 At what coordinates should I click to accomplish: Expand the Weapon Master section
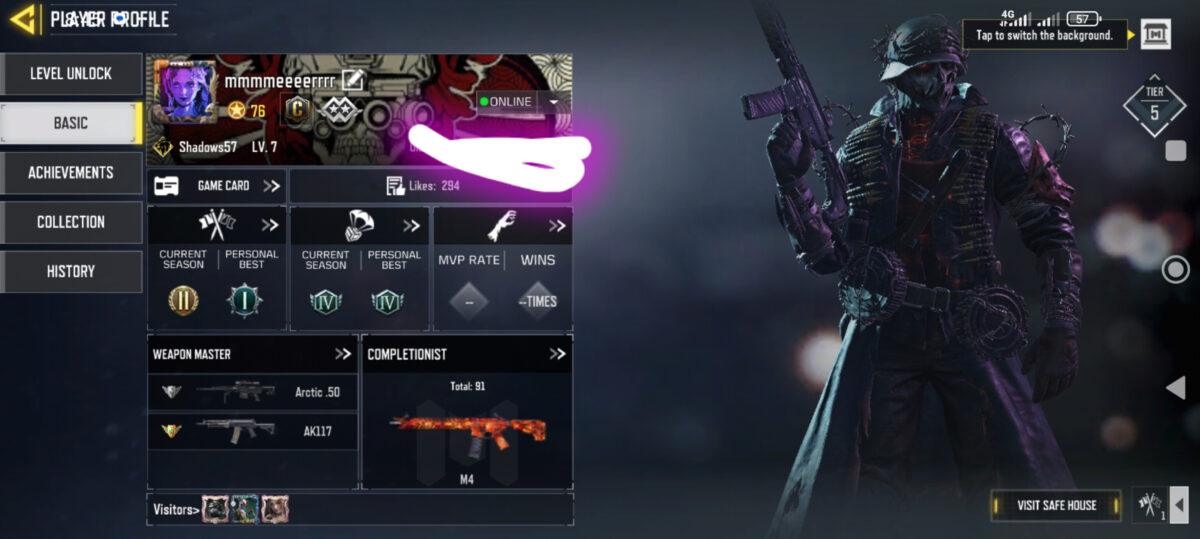point(343,354)
